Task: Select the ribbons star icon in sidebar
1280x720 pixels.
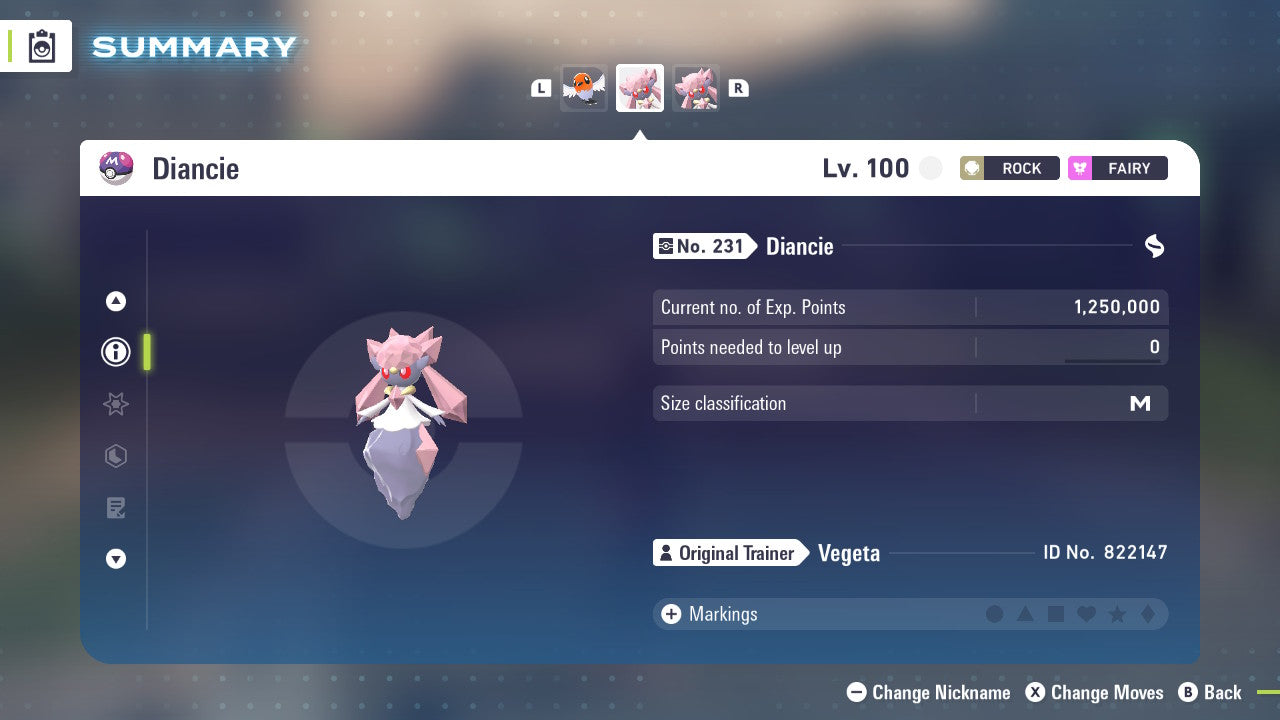Action: tap(115, 404)
